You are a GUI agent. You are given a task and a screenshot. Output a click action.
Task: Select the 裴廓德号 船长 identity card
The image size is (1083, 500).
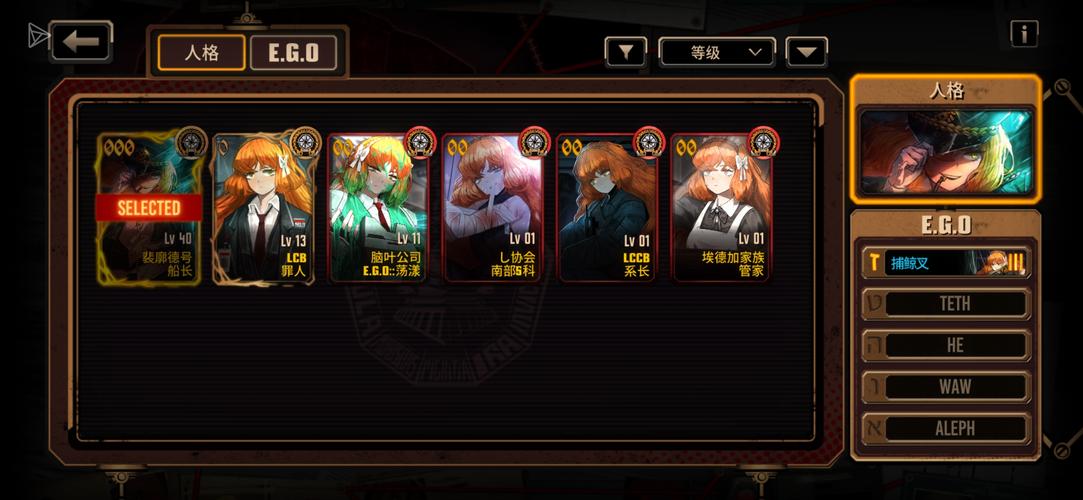151,208
